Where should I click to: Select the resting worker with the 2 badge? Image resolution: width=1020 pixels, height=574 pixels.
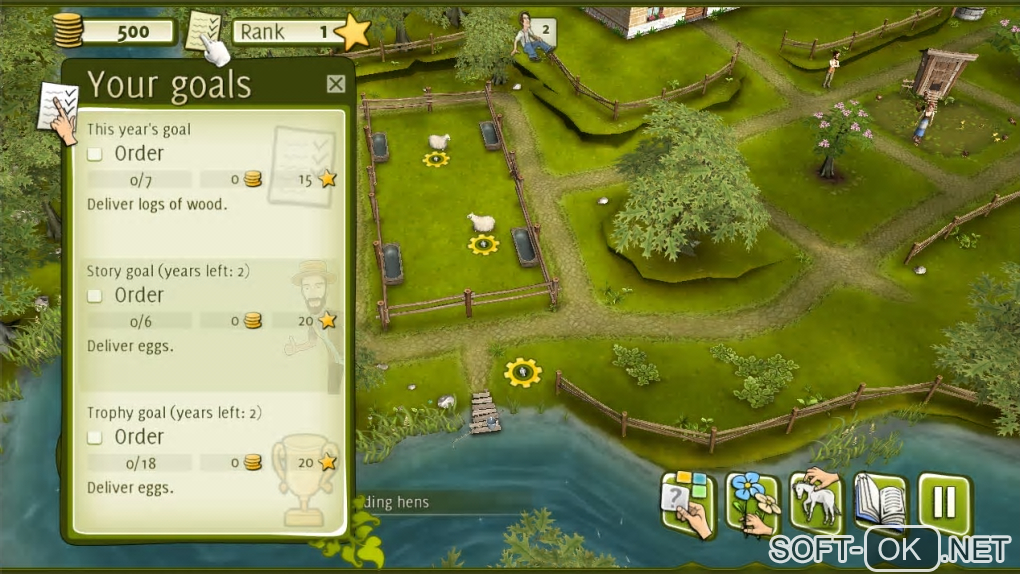point(532,37)
